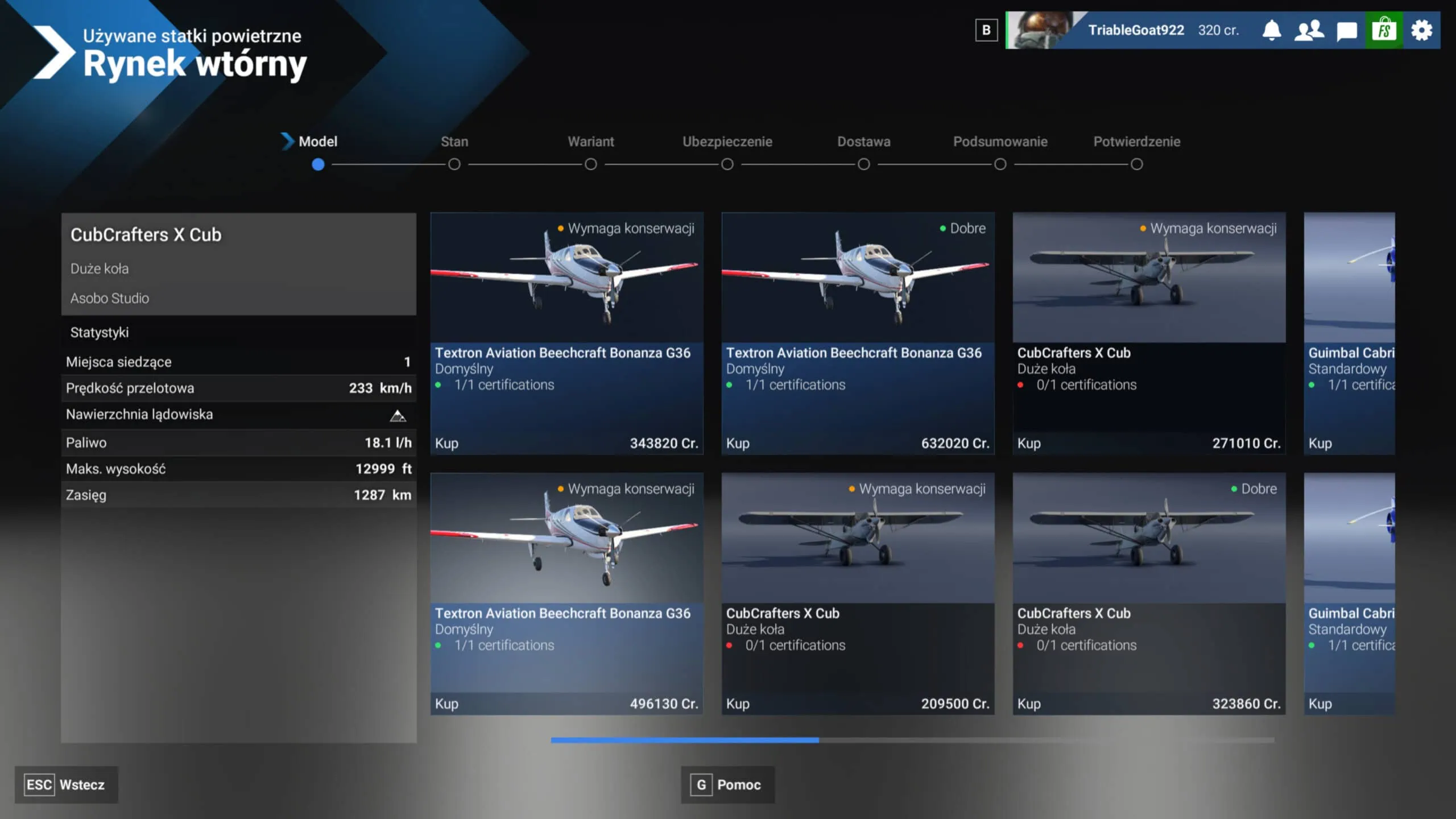Select the Stan step circle
Screen dimensions: 1456x819
pyautogui.click(x=454, y=165)
